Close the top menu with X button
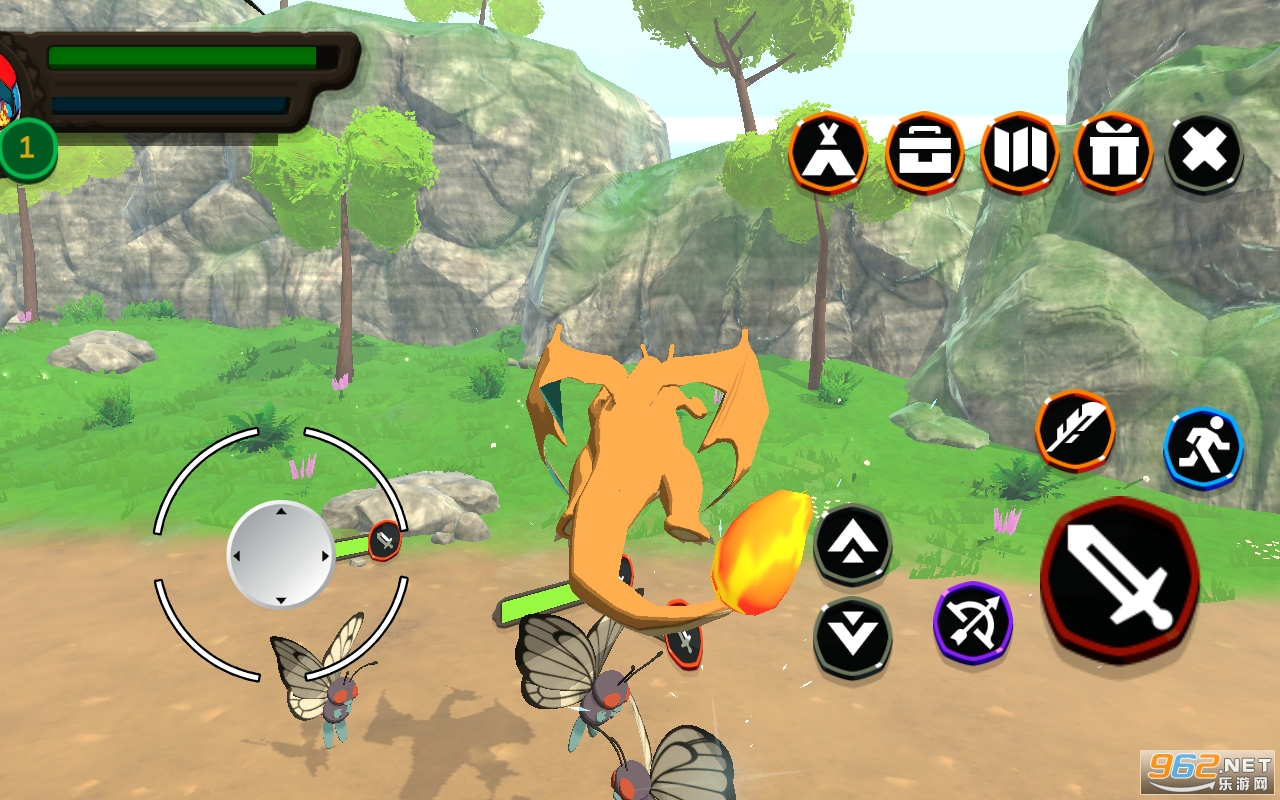The height and width of the screenshot is (800, 1280). (1204, 153)
